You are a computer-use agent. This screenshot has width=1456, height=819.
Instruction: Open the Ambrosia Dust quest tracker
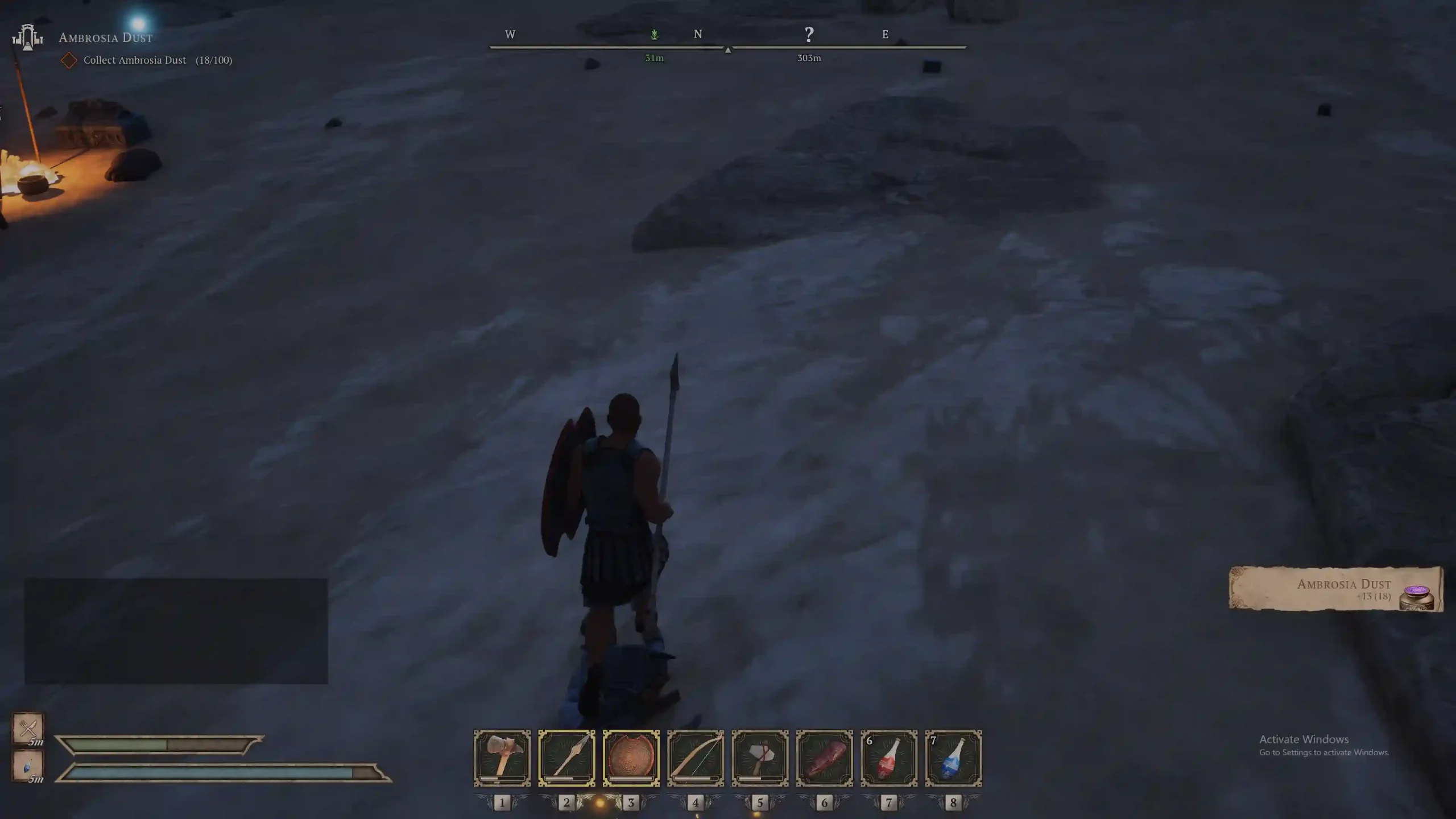point(106,38)
